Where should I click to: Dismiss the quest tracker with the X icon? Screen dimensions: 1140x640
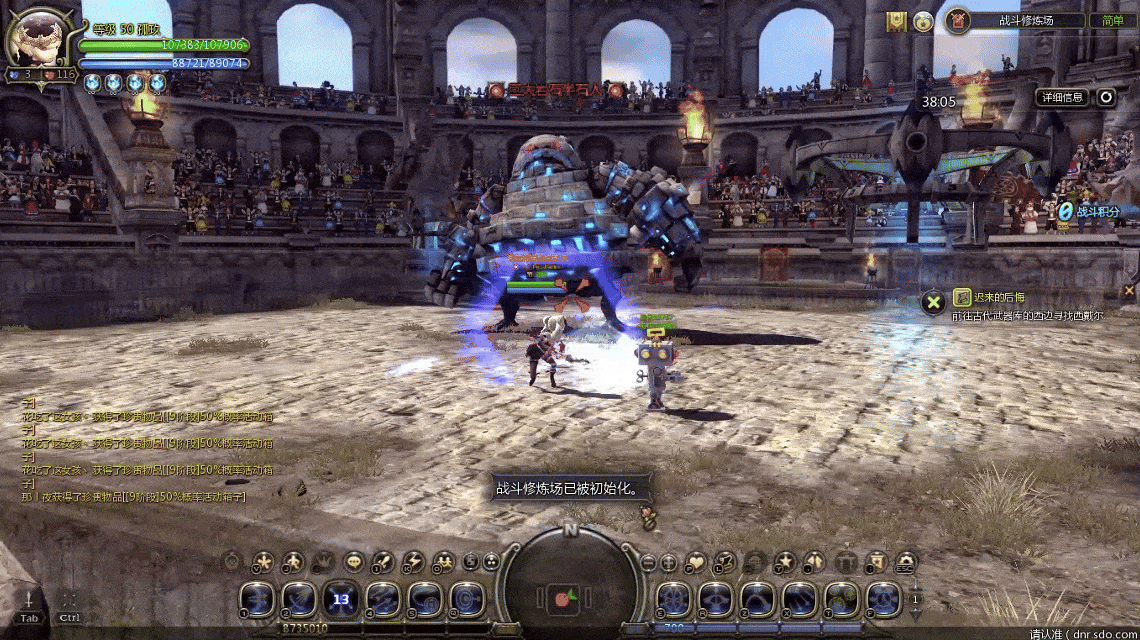(x=933, y=301)
